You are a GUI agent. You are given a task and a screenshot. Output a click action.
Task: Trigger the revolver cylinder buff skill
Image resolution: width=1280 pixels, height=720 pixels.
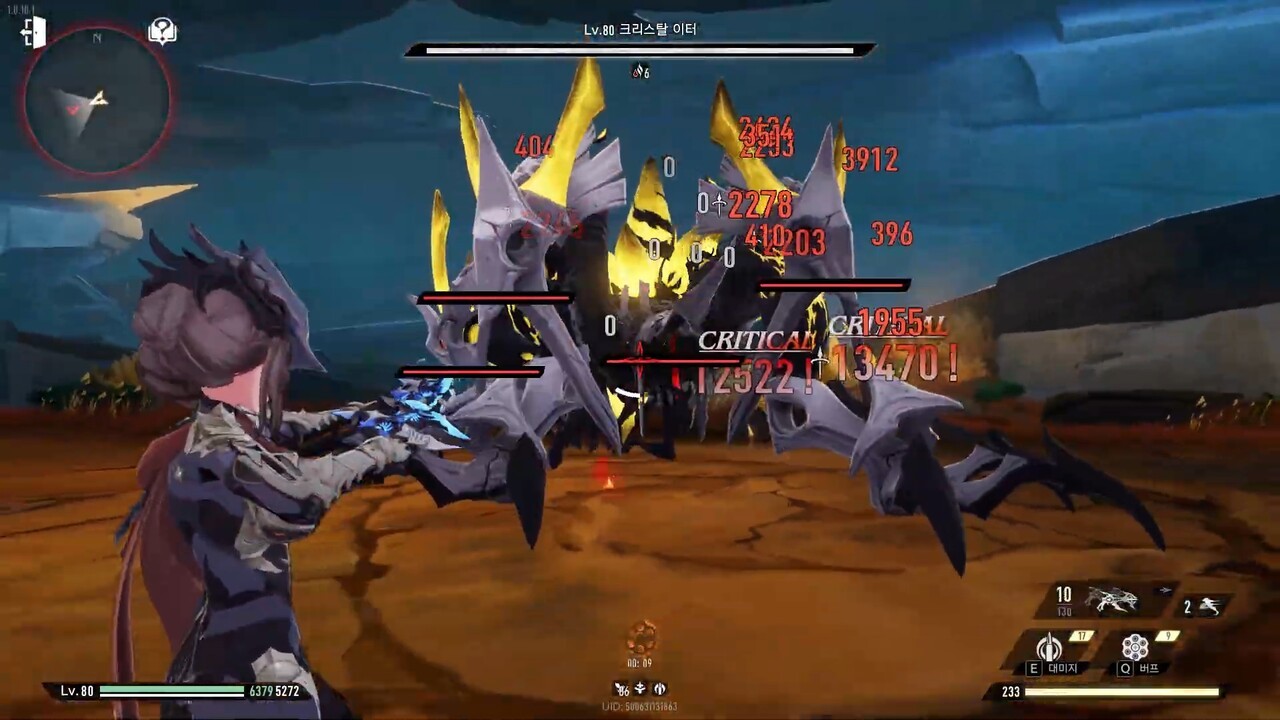tap(1135, 647)
